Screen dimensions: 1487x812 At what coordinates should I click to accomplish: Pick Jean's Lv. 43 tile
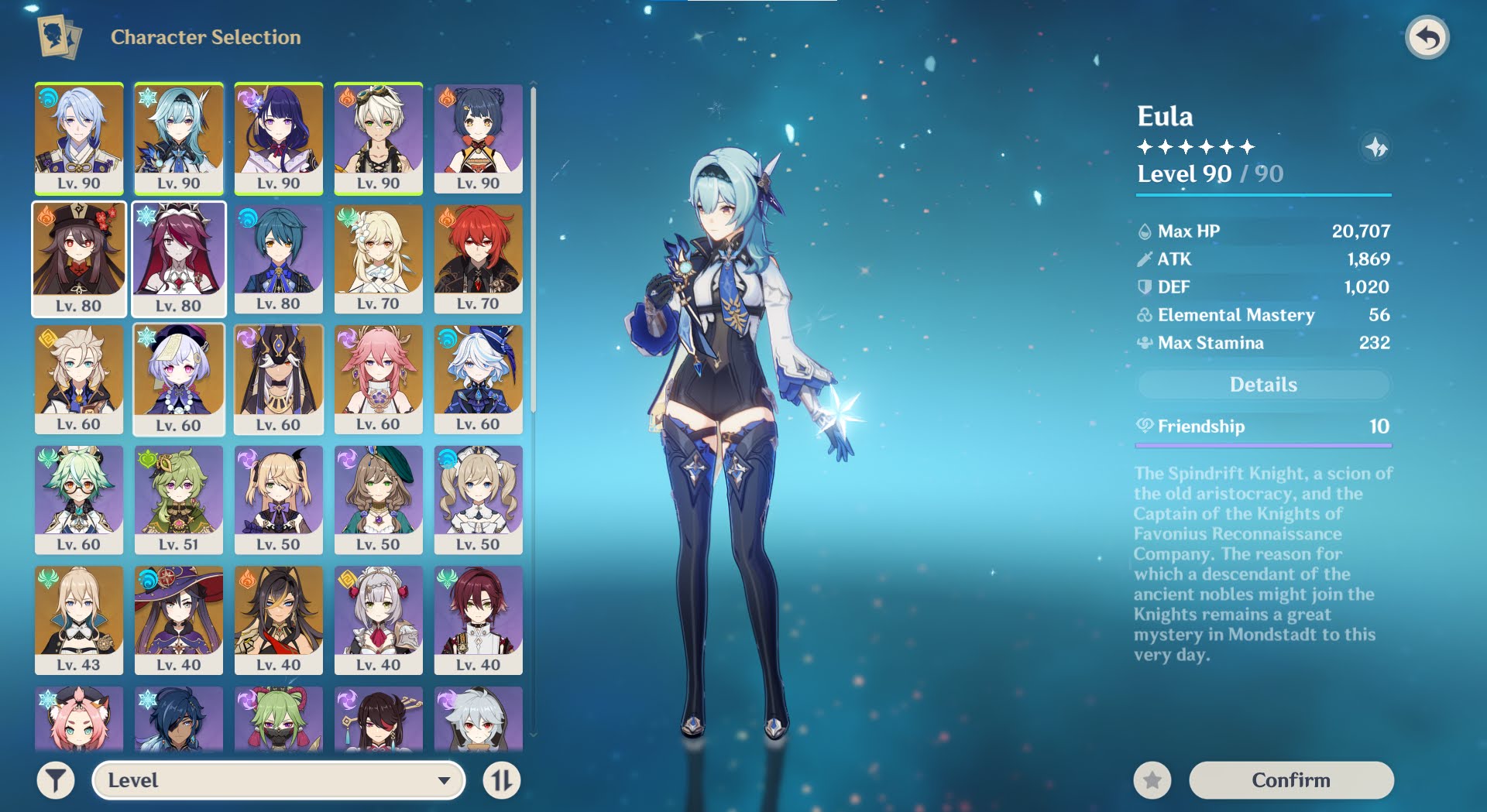79,620
